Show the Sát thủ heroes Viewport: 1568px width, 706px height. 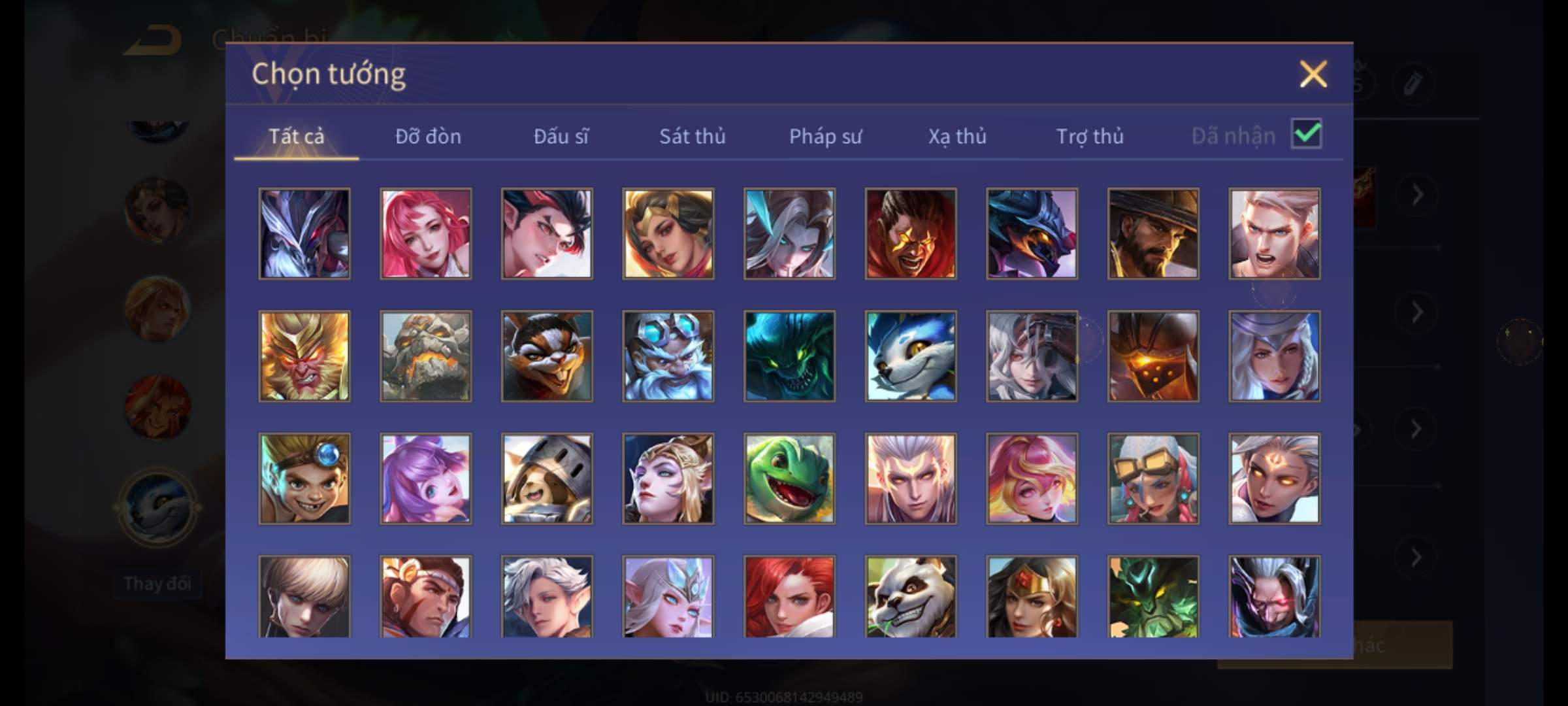point(692,136)
